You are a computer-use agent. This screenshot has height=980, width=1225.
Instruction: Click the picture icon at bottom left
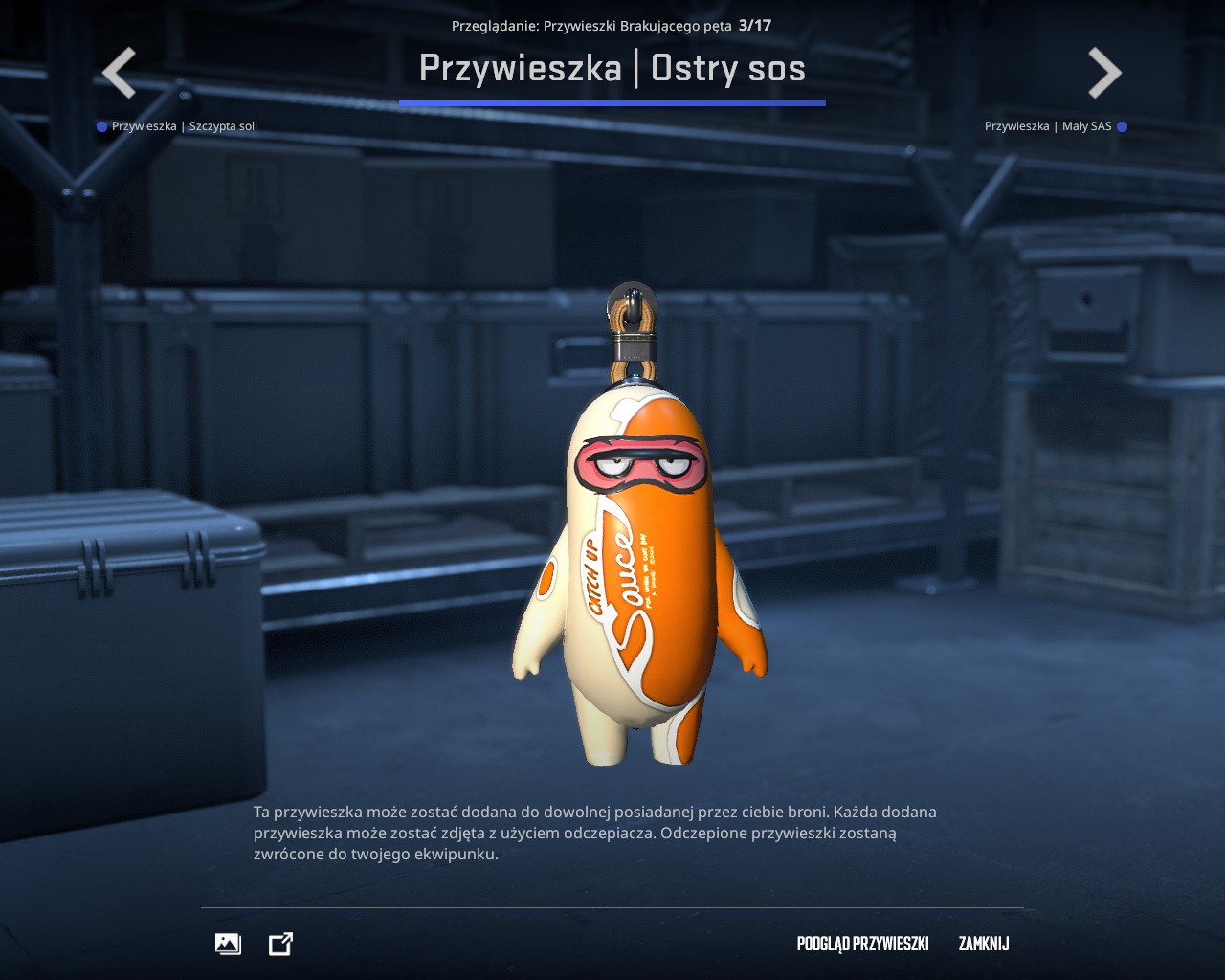228,944
